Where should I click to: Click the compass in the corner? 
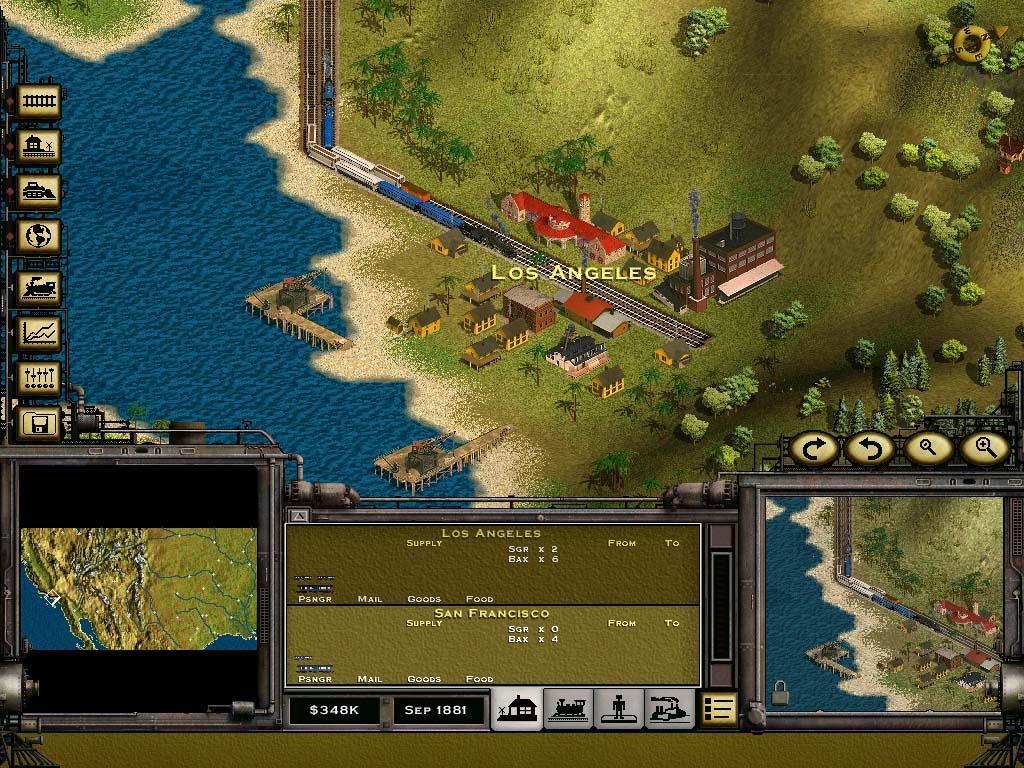click(x=971, y=42)
